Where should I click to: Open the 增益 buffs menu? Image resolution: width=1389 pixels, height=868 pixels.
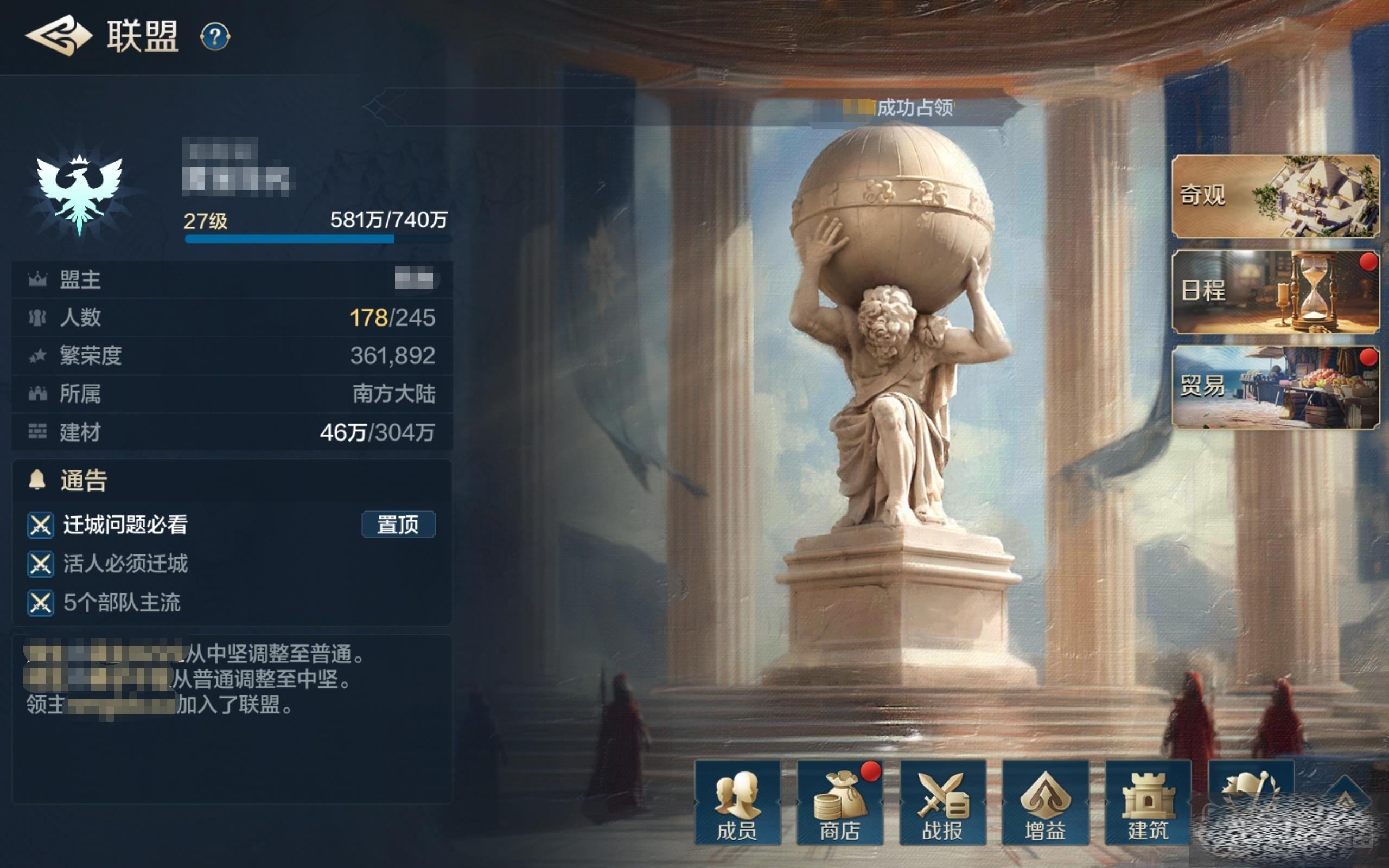point(1044,802)
